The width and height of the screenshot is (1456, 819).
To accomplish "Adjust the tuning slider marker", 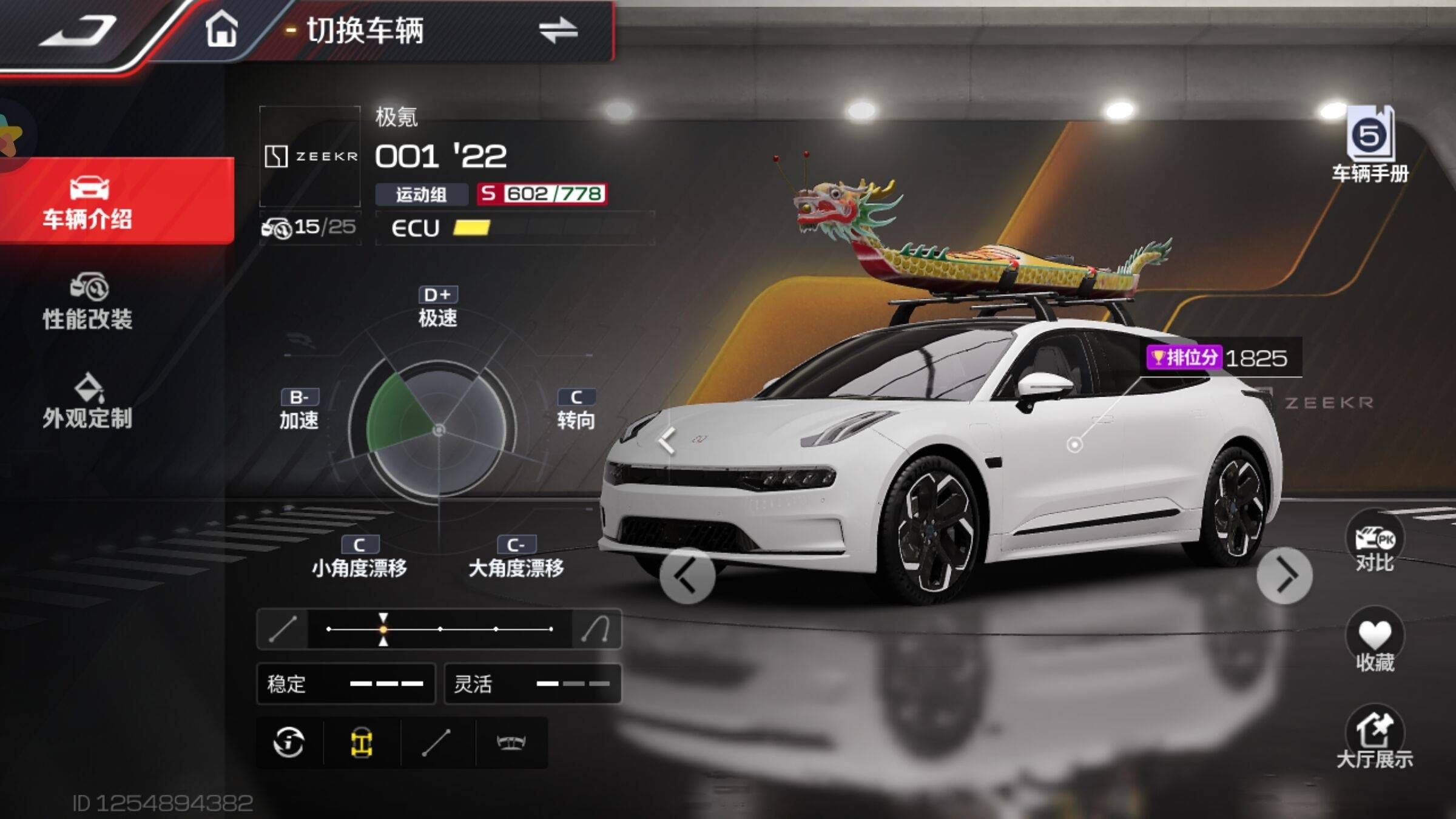I will [383, 629].
